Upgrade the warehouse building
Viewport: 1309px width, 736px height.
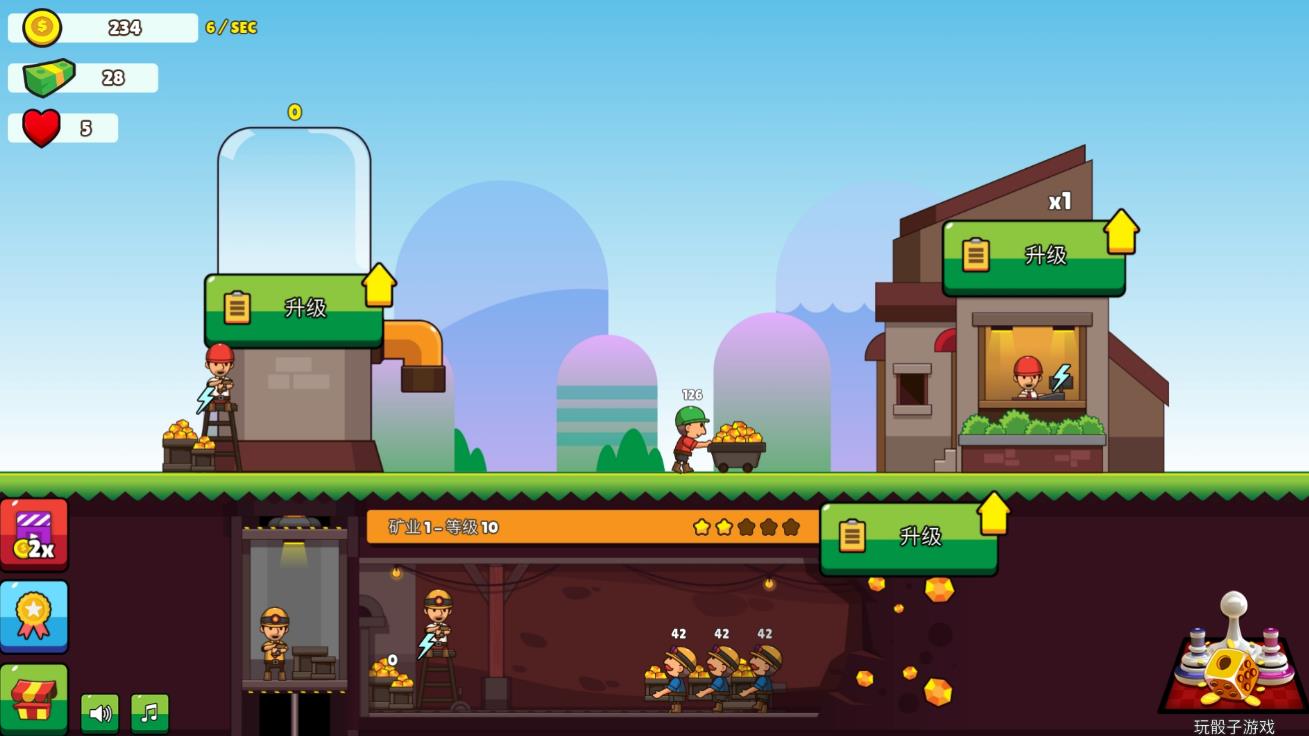(1033, 257)
